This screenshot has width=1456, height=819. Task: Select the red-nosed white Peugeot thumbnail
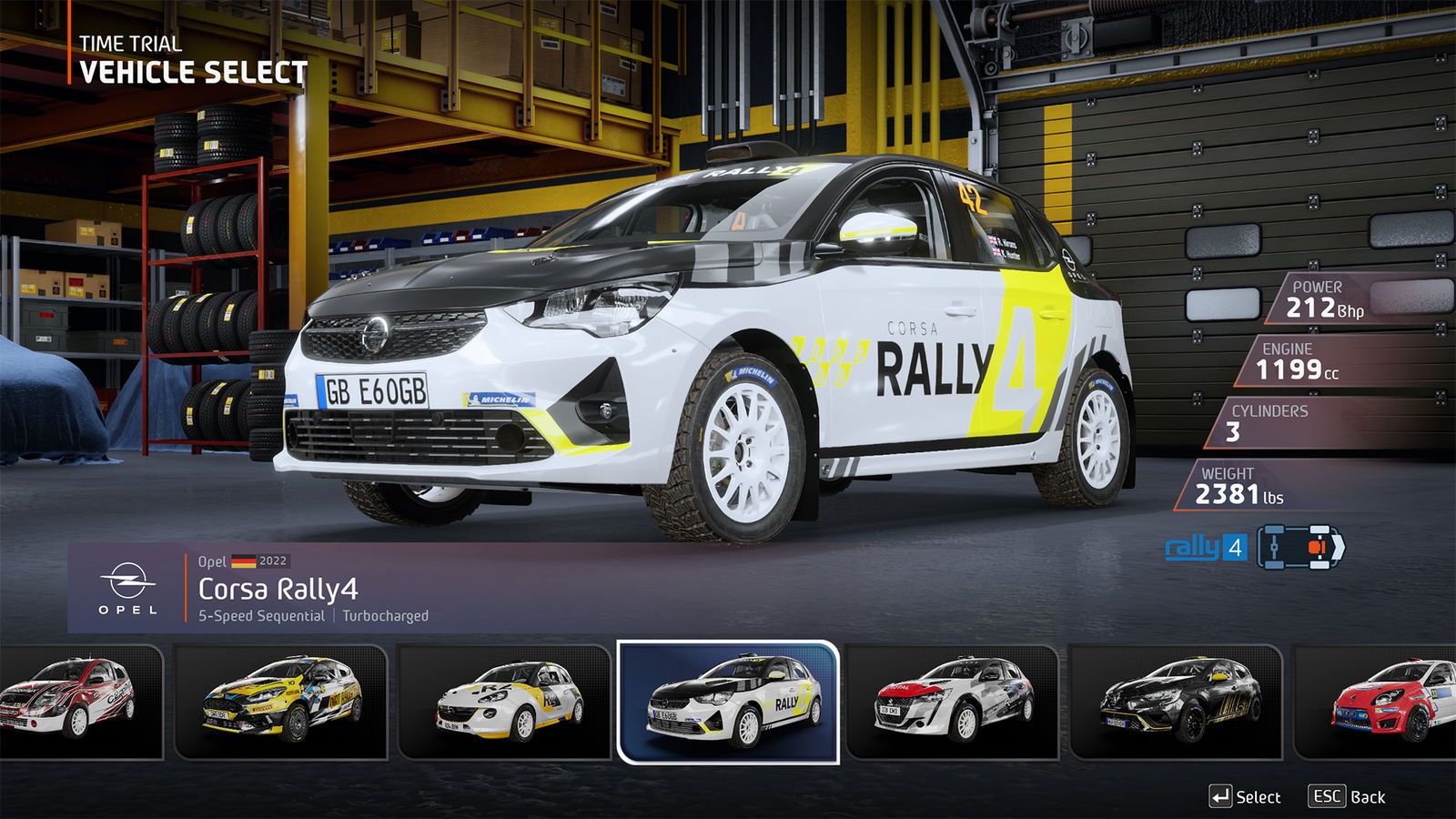[x=952, y=702]
